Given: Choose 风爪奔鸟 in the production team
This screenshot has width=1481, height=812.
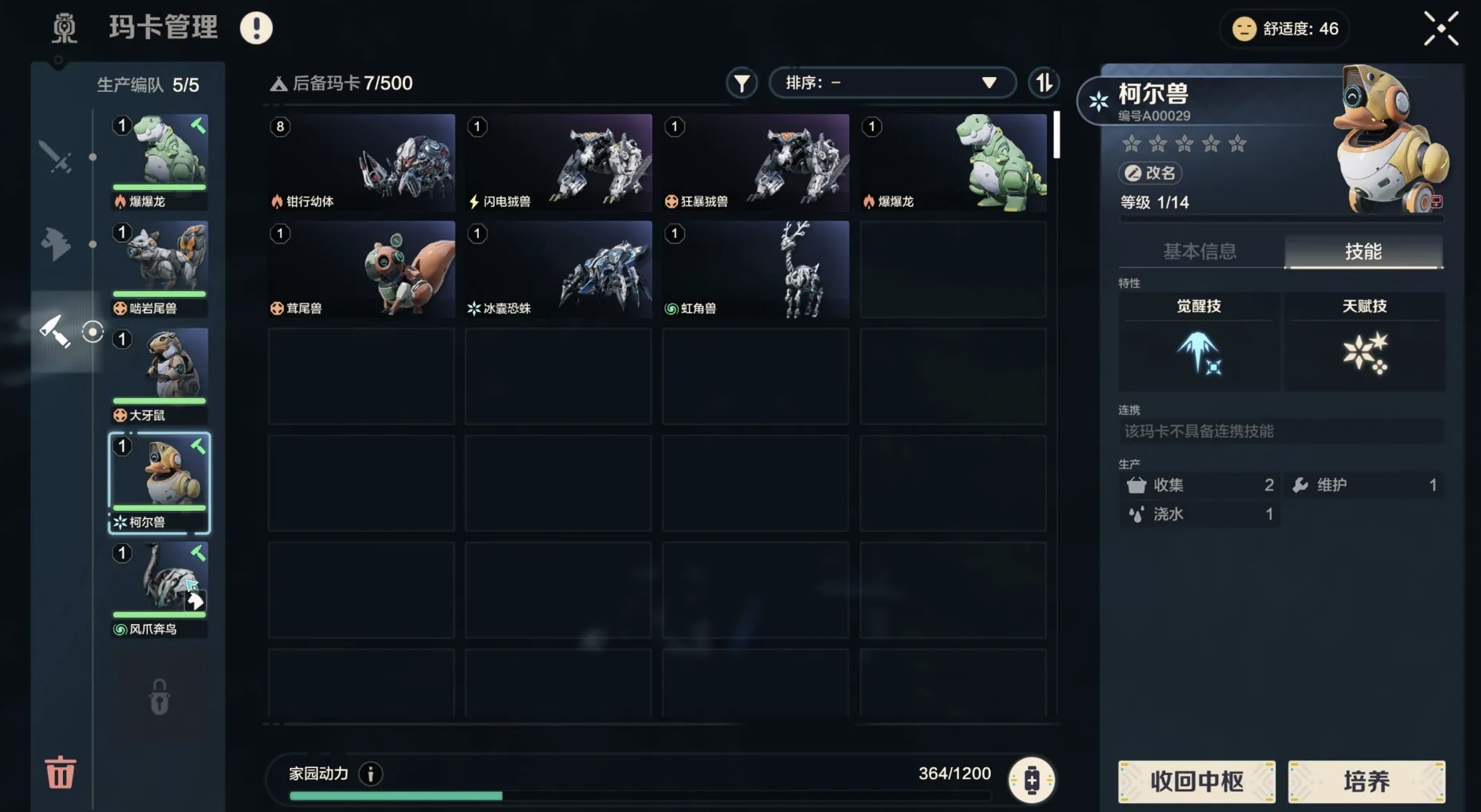Looking at the screenshot, I should [160, 590].
